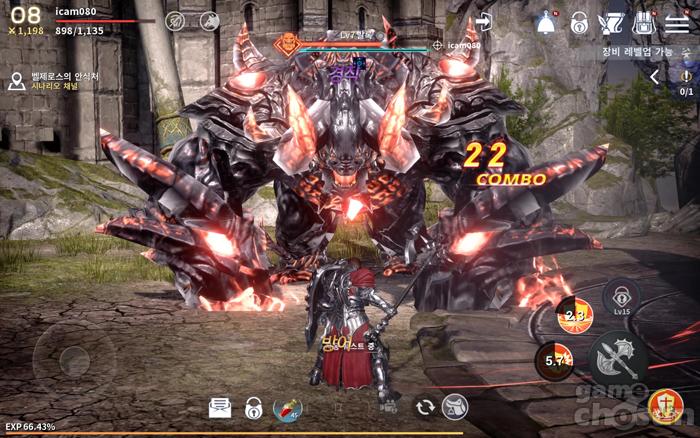Select the wolf head icon near player name
Screen dimensions: 700x438
(x=209, y=21)
